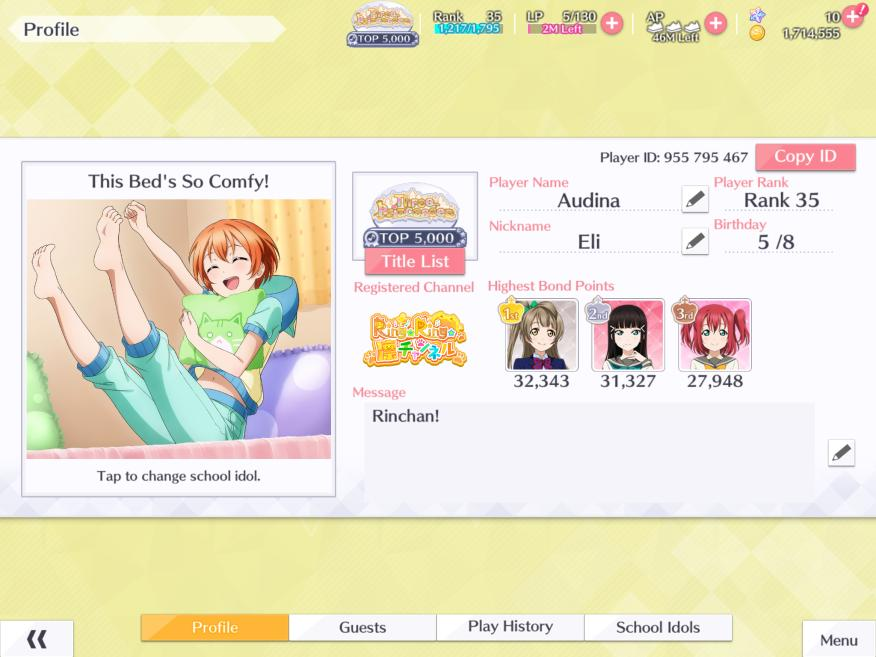Add LP with the plus button
The image size is (876, 657).
point(611,23)
